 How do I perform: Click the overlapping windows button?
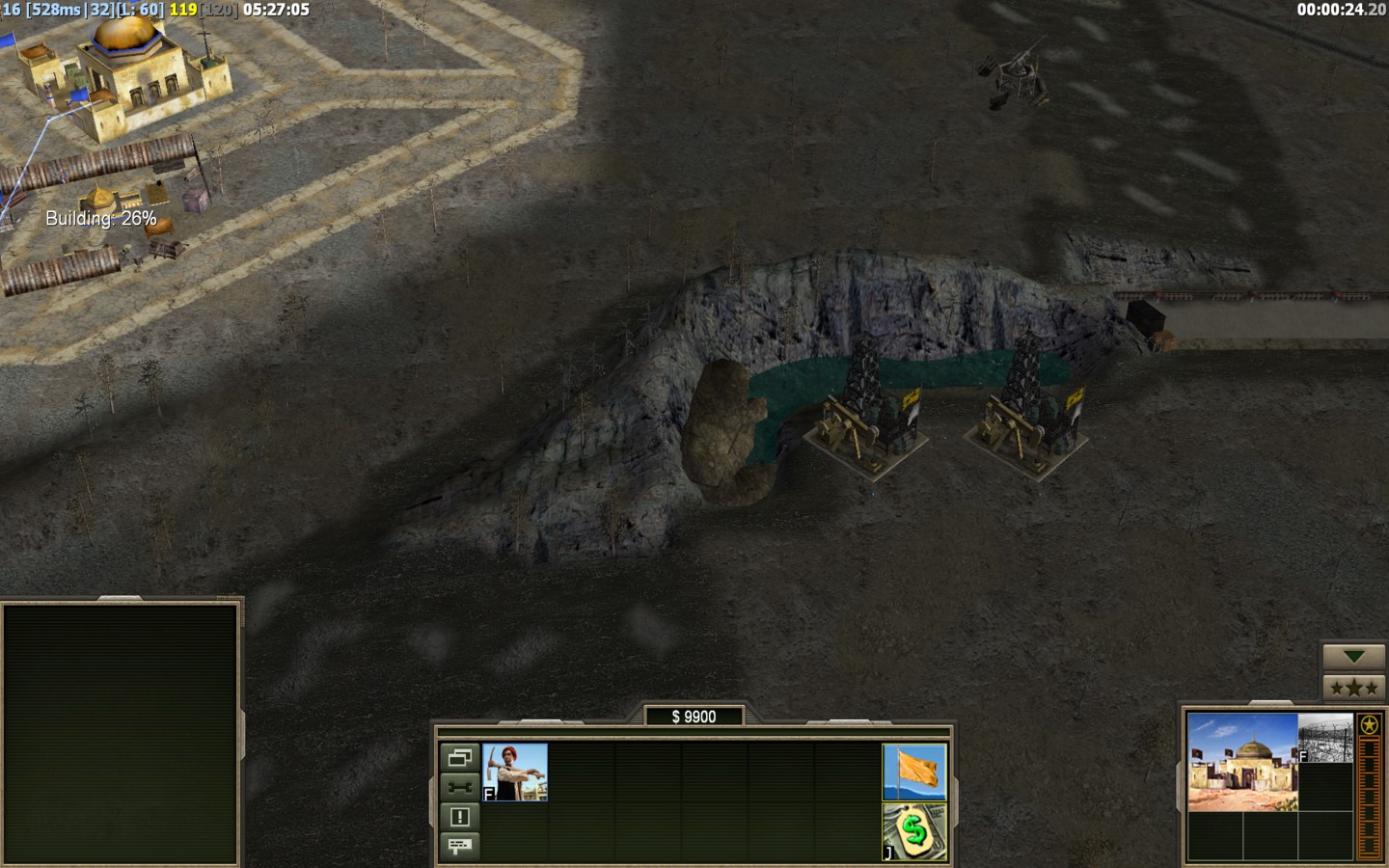(459, 757)
